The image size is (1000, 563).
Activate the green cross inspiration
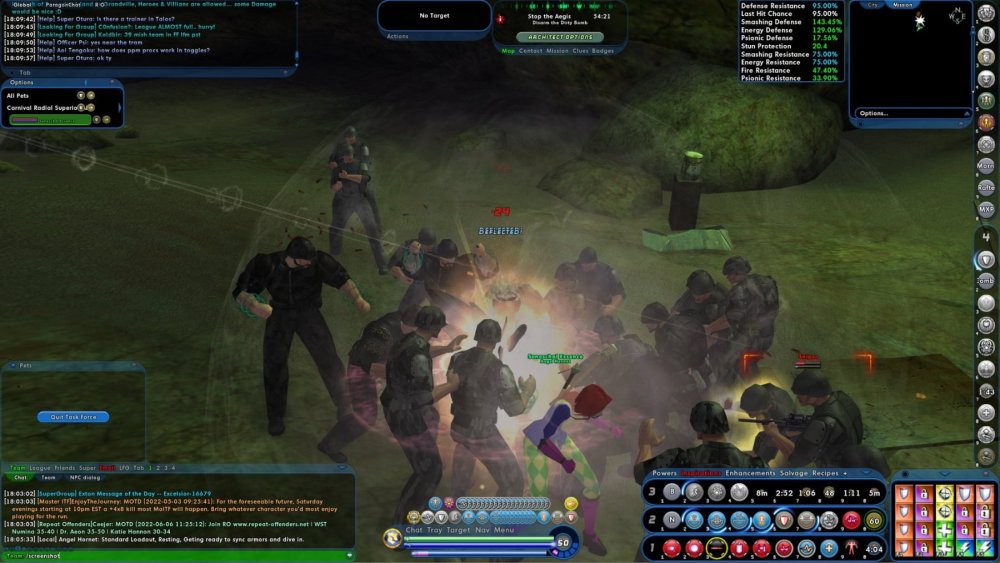tap(944, 529)
